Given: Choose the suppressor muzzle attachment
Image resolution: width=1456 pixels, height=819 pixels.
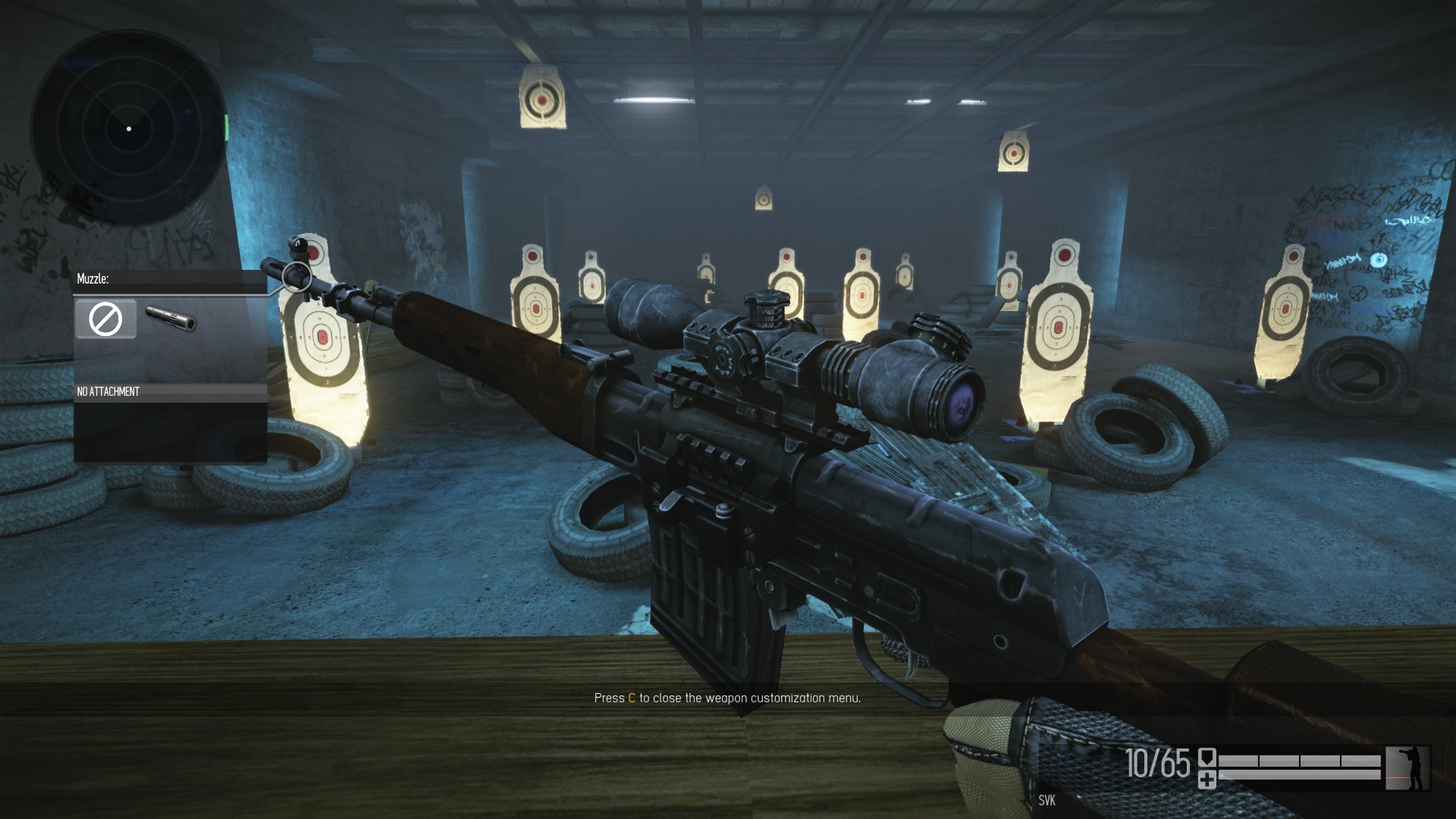Looking at the screenshot, I should (x=171, y=319).
